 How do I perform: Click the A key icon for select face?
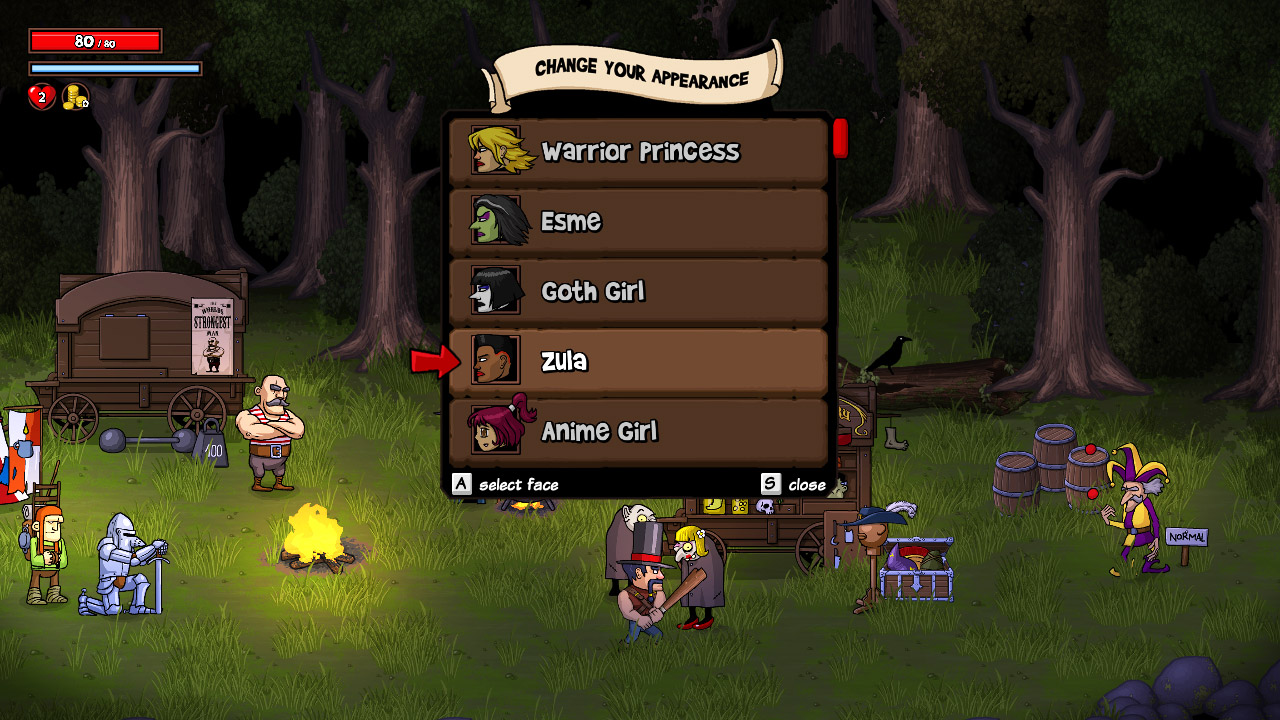coord(462,484)
